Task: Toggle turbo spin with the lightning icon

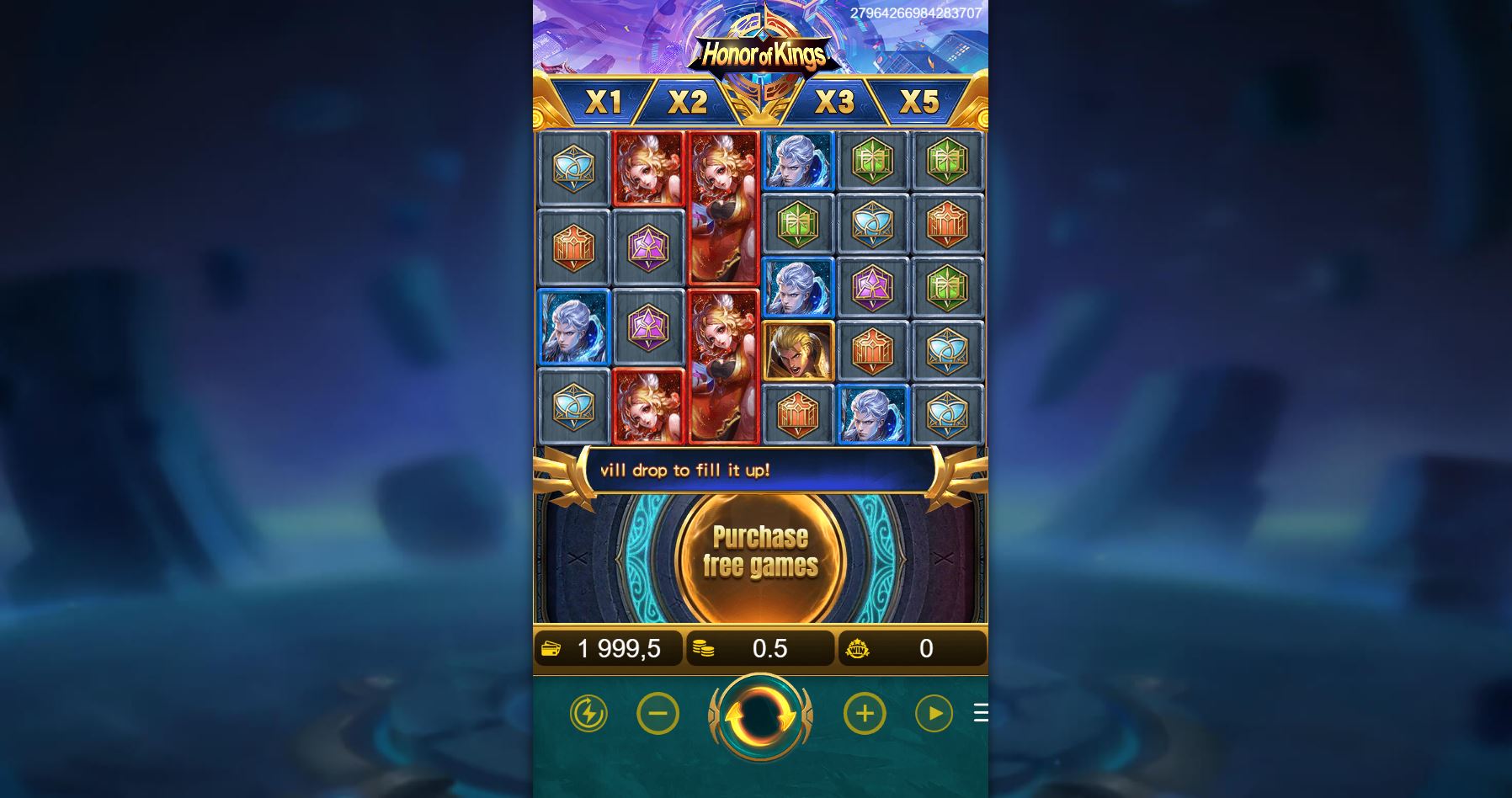Action: tap(589, 713)
